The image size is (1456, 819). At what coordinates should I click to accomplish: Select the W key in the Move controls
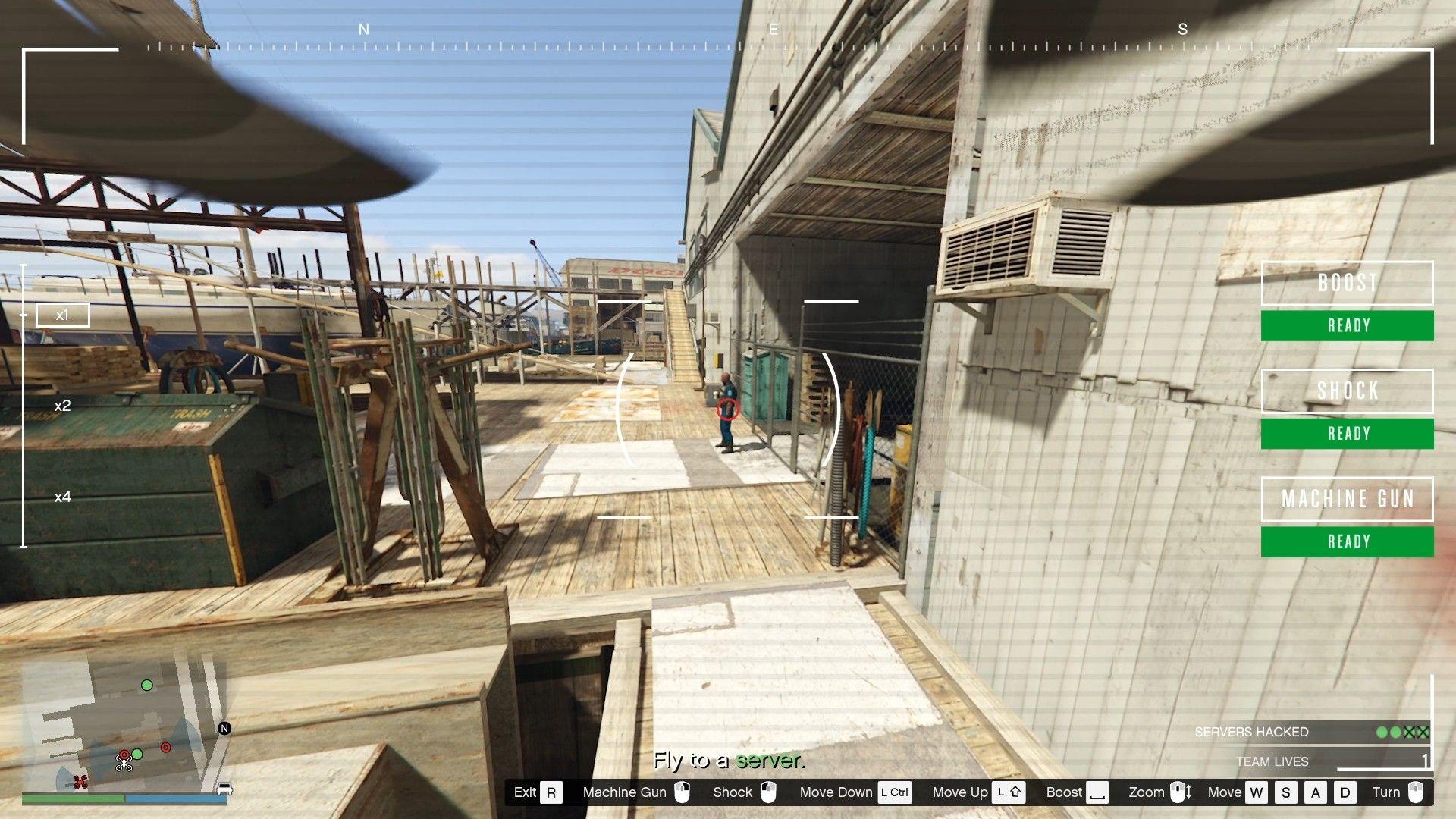coord(1257,792)
